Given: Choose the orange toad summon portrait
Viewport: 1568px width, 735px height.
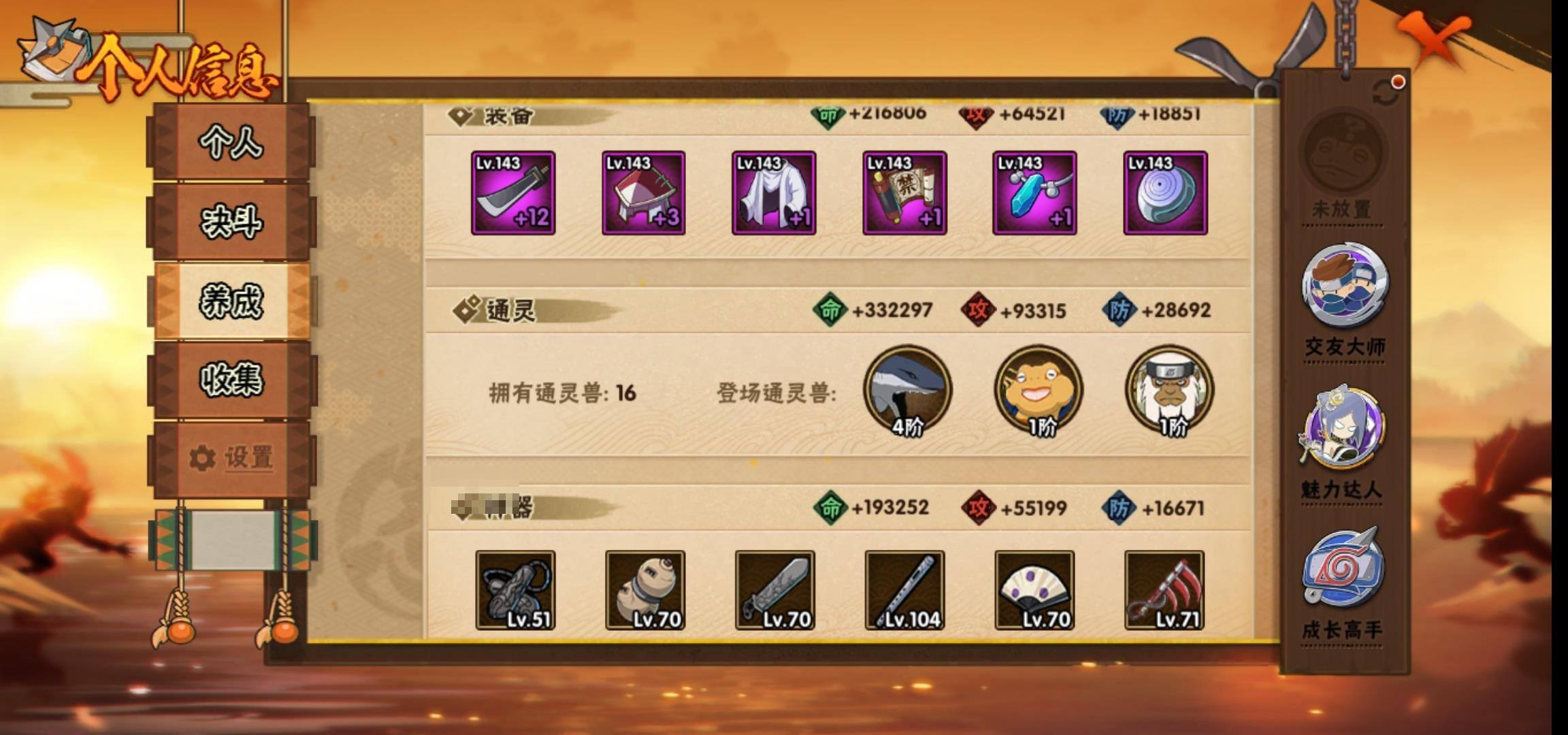Looking at the screenshot, I should point(1038,391).
